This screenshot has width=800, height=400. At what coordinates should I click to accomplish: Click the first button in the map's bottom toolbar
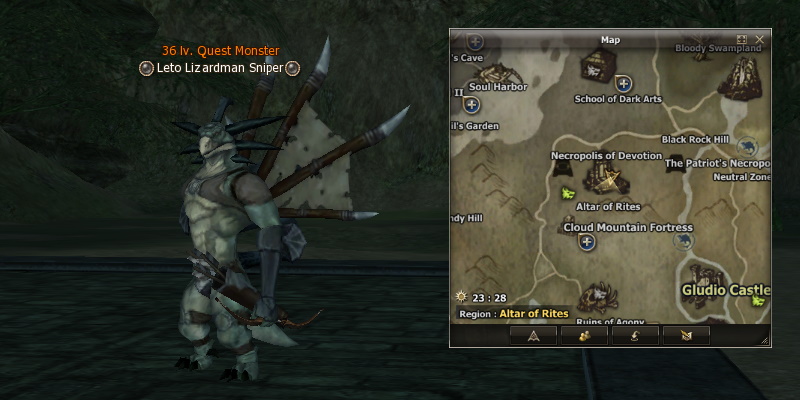click(533, 335)
